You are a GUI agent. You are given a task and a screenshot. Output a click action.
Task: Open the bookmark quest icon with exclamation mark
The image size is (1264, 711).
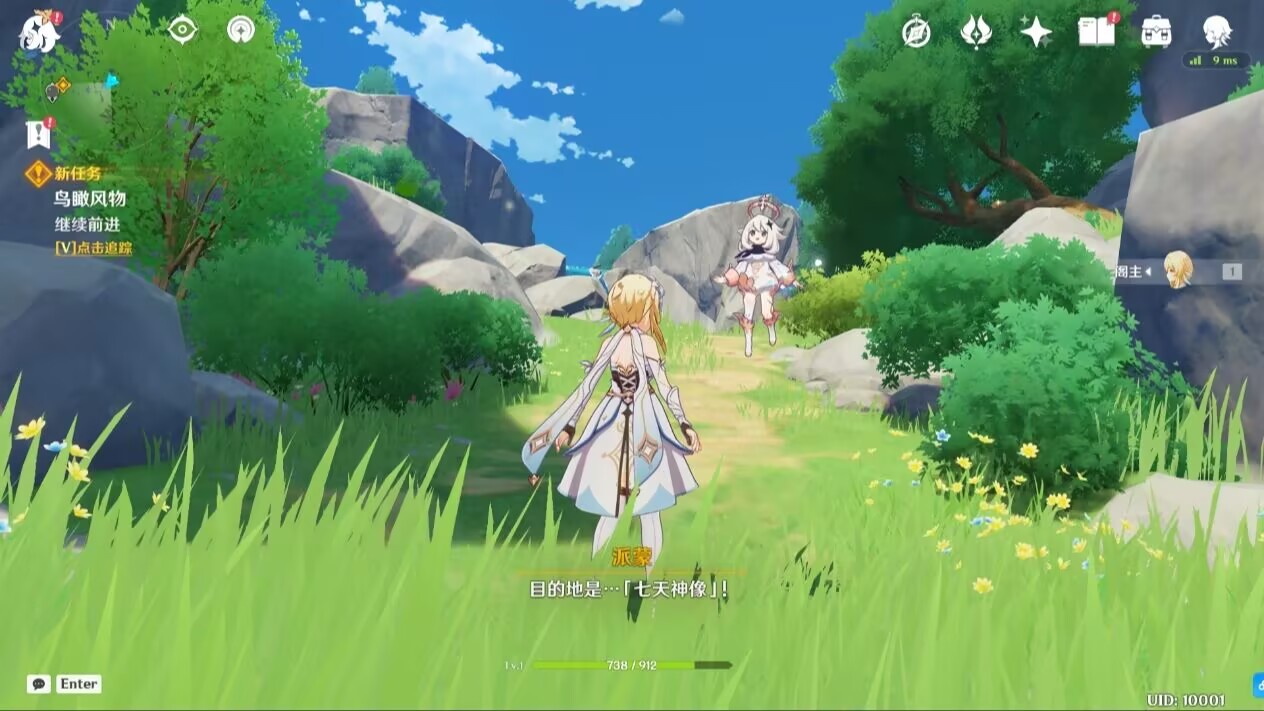pyautogui.click(x=38, y=134)
